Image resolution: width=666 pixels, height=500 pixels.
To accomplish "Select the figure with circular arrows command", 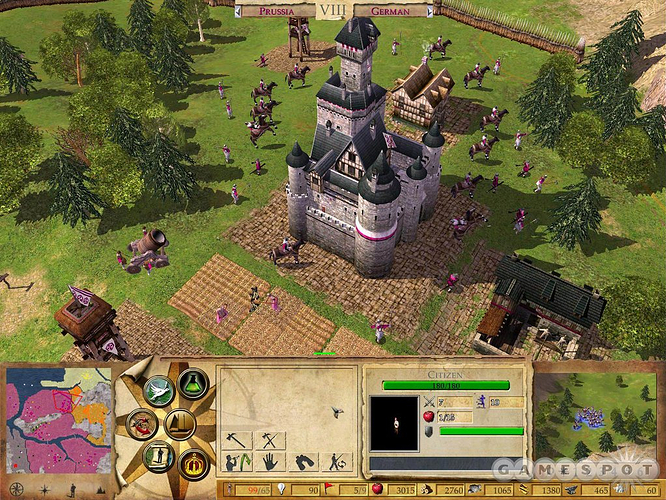I will [x=338, y=462].
